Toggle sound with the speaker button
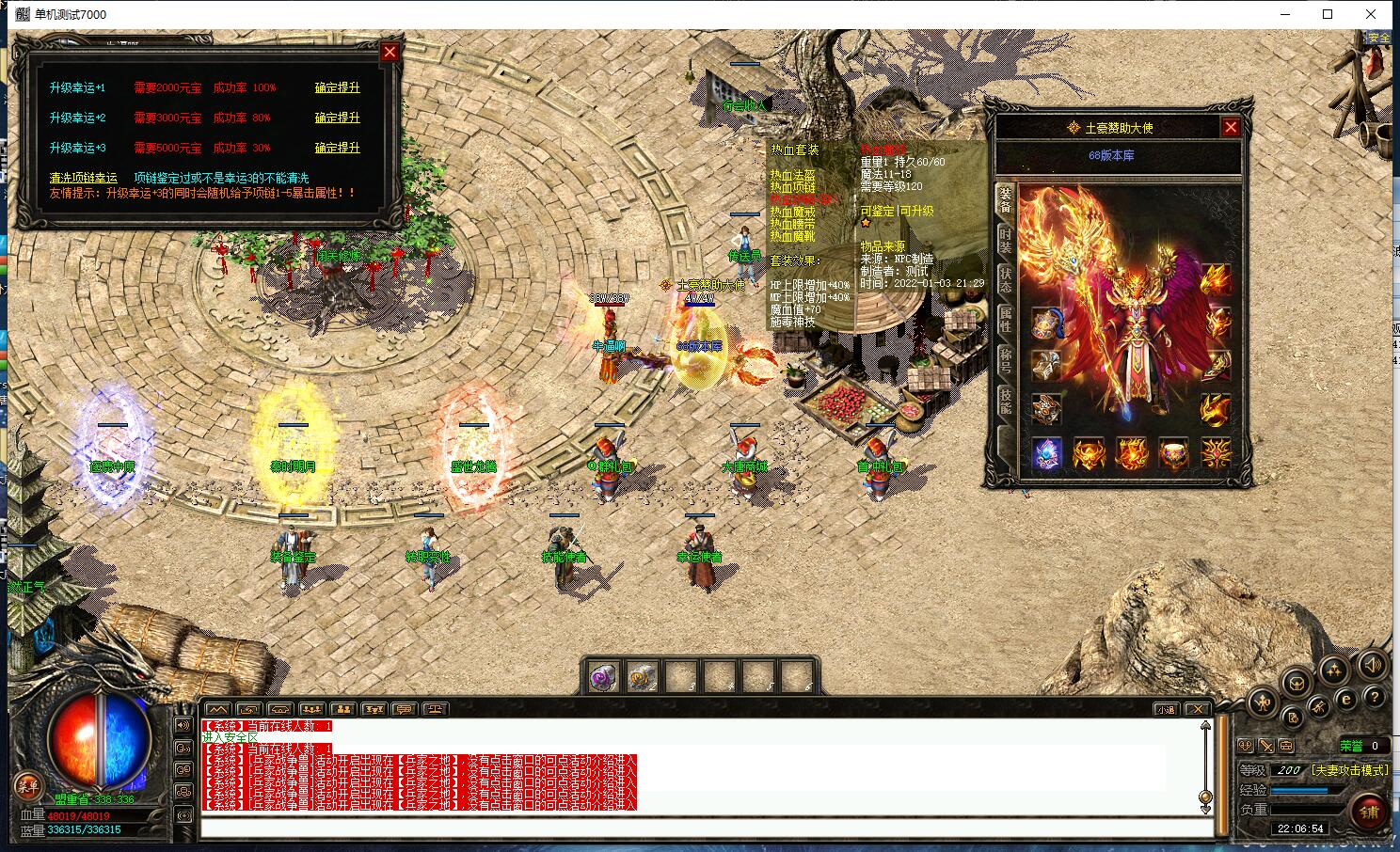Screen dimensions: 1400x852 point(1372,666)
